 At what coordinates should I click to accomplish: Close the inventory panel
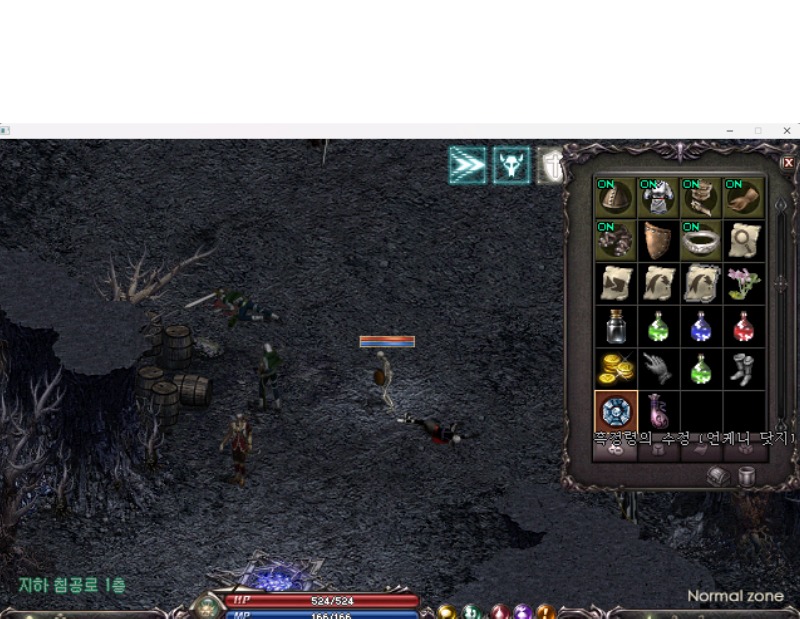788,162
